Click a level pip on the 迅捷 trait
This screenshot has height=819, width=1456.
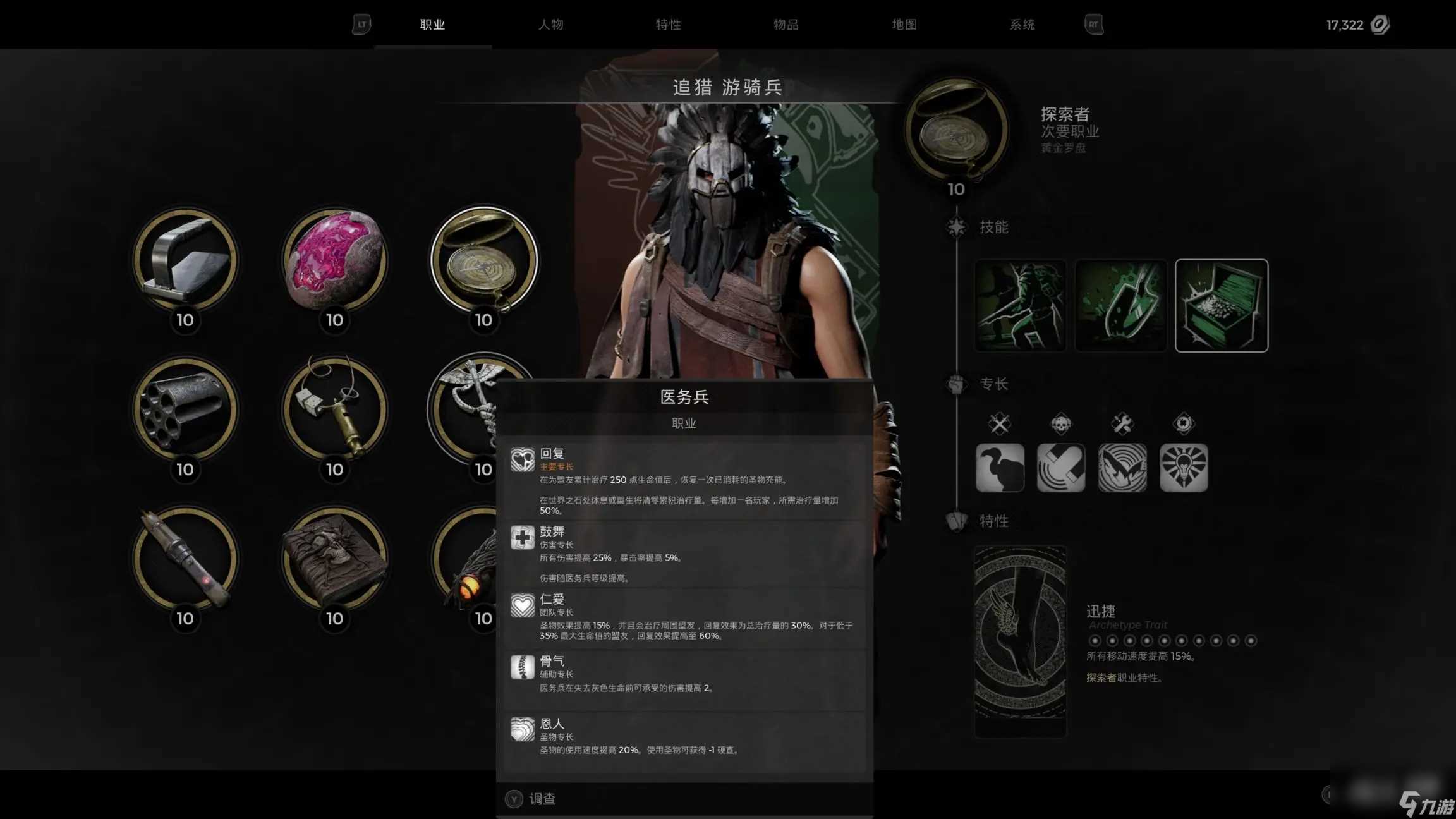pos(1096,640)
